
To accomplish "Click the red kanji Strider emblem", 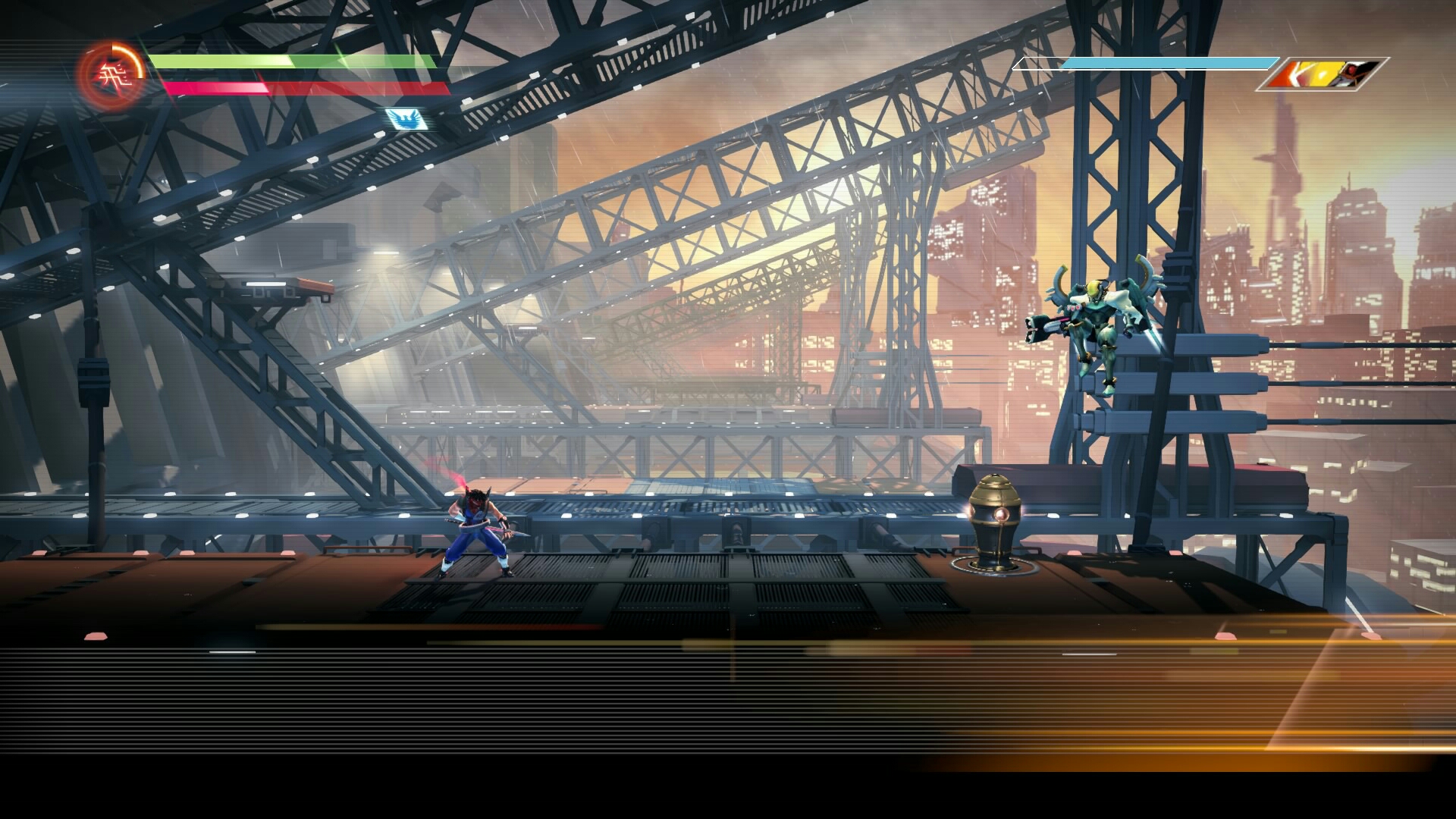I will pyautogui.click(x=111, y=73).
